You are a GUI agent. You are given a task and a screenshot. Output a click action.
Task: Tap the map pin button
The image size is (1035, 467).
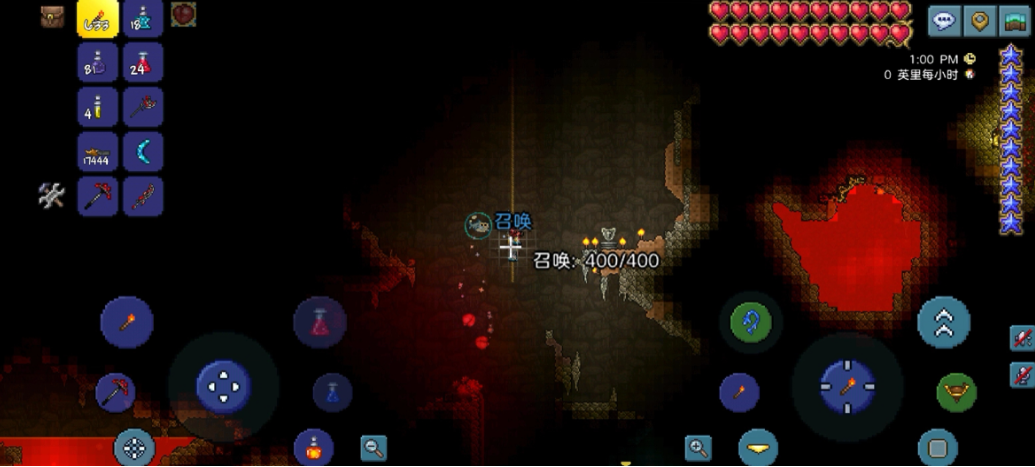[979, 20]
